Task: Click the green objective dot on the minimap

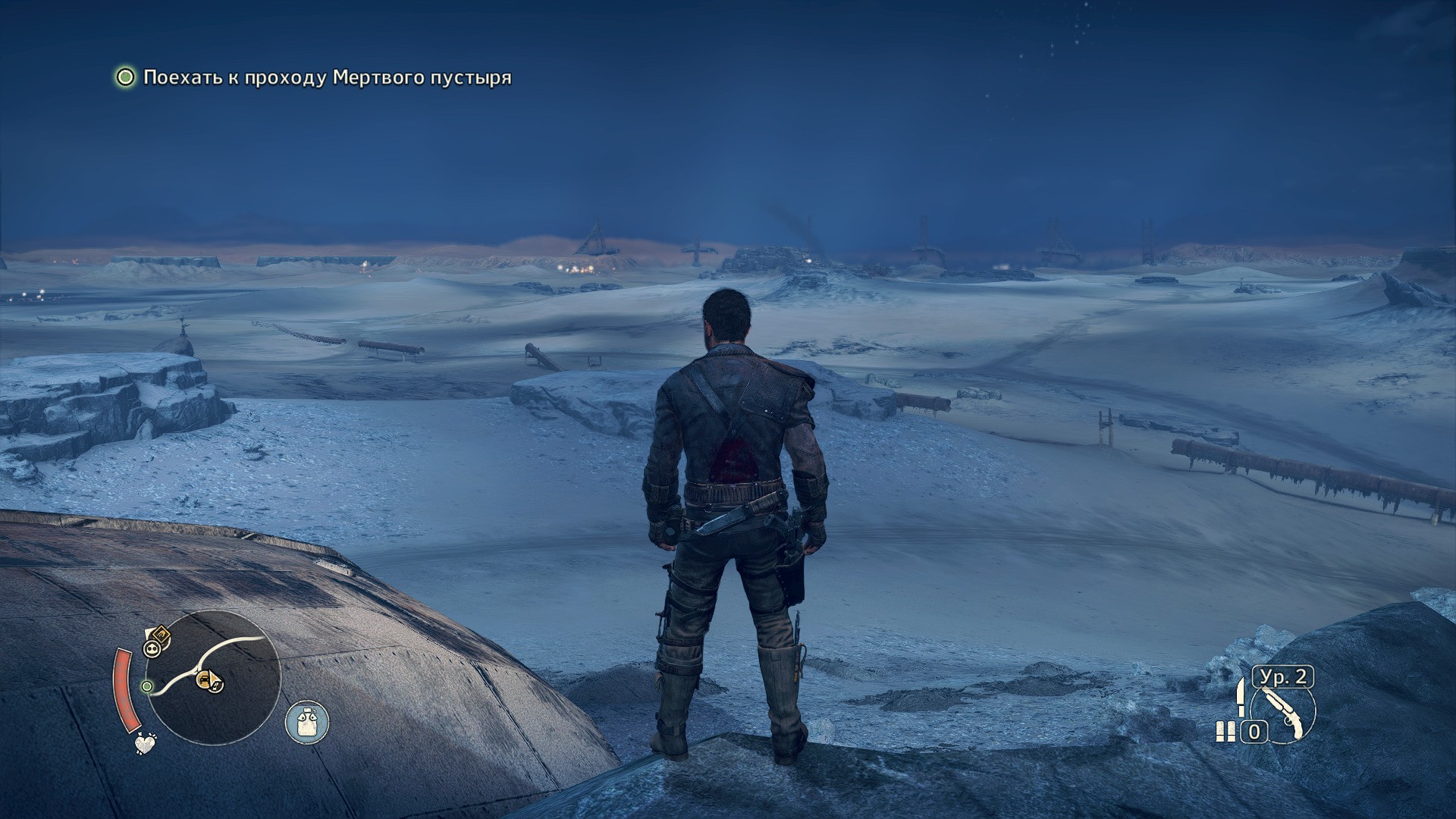Action: click(147, 686)
